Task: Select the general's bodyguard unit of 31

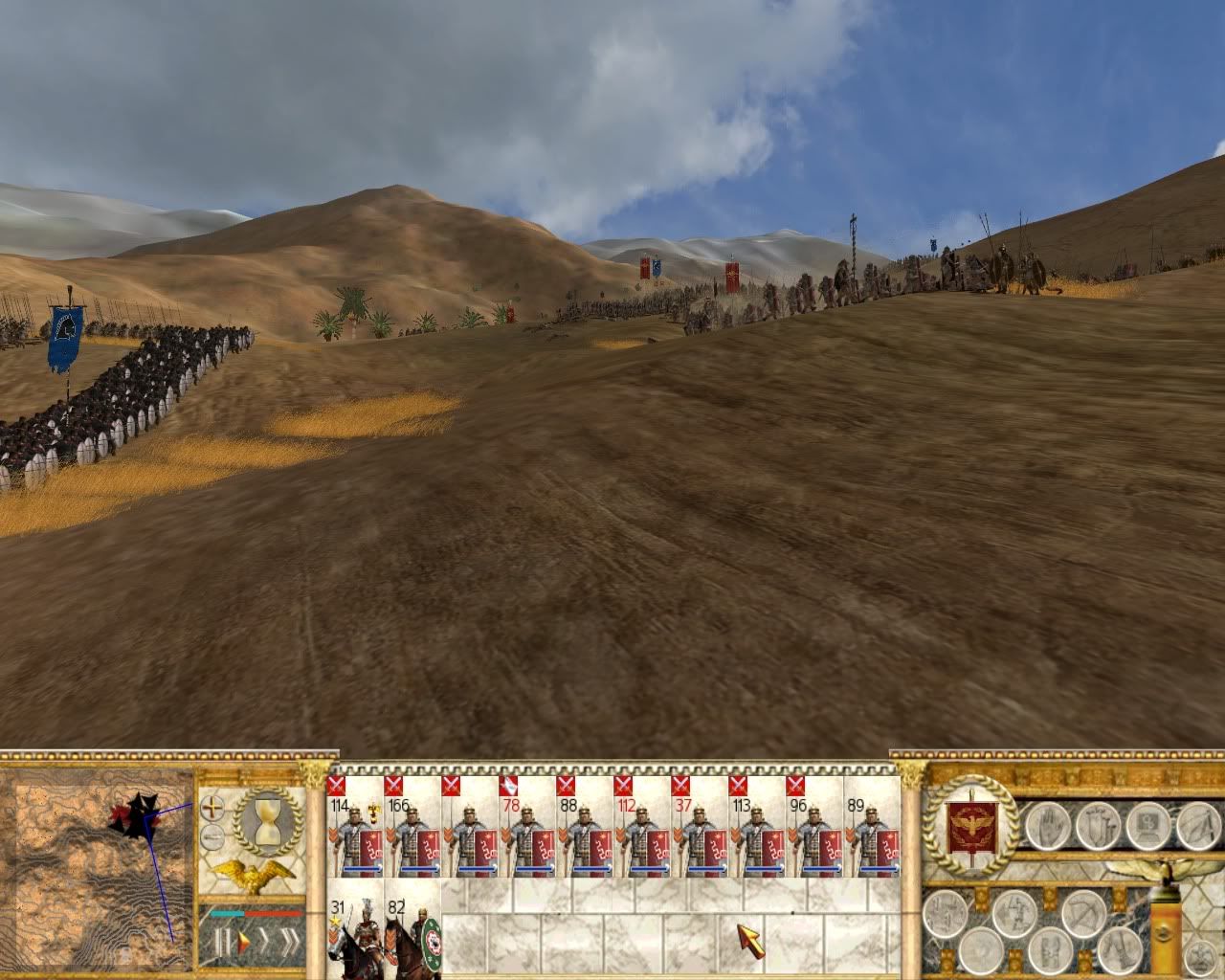Action: coord(355,938)
